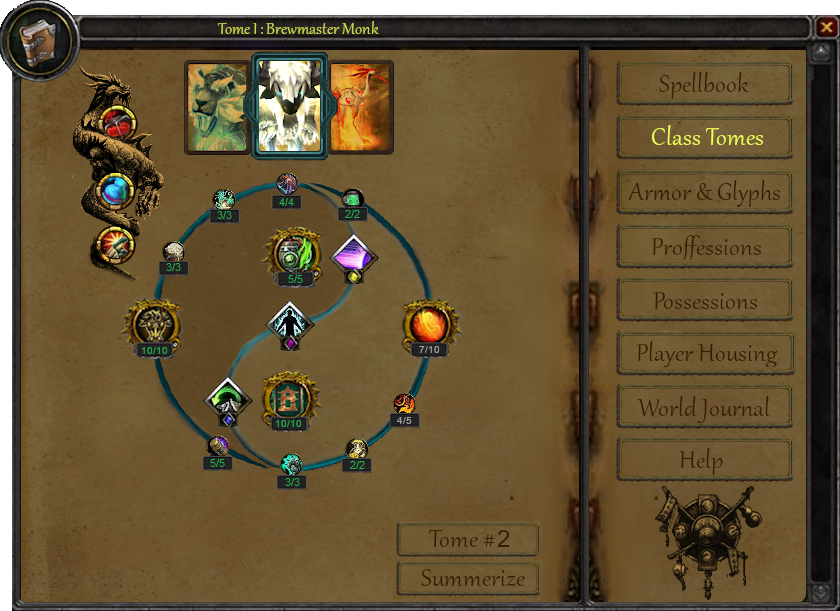
Task: Click the Summerize button
Action: pyautogui.click(x=468, y=579)
